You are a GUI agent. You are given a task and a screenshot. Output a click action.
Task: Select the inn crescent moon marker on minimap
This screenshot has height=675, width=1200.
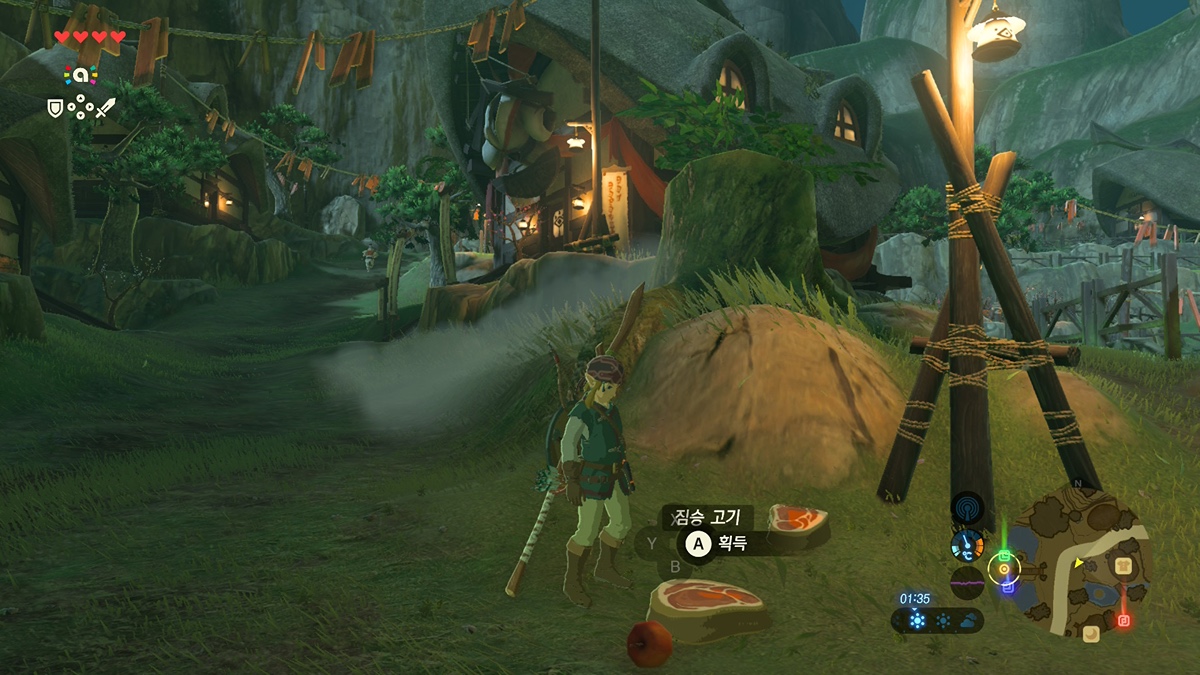(x=1090, y=632)
